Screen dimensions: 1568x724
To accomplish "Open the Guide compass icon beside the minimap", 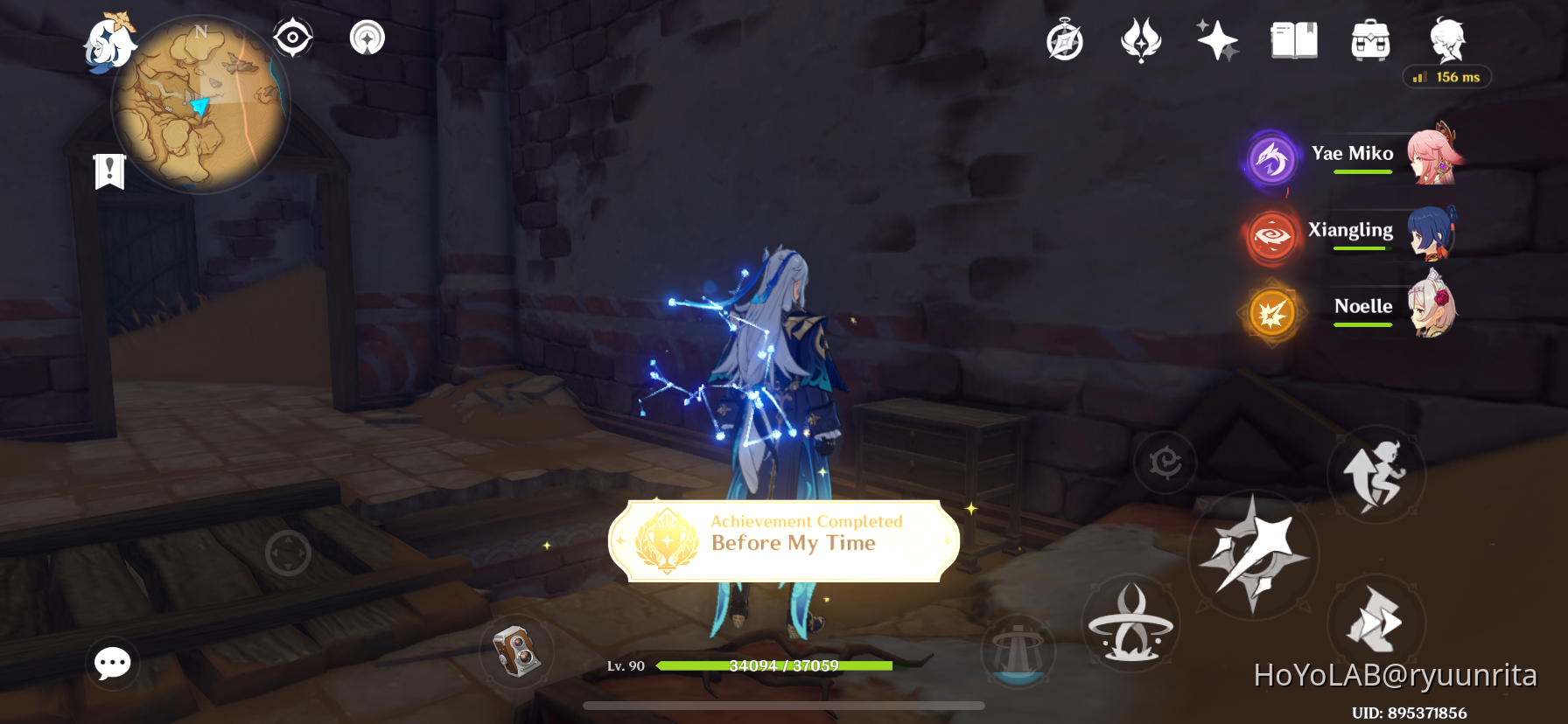I will (x=367, y=38).
